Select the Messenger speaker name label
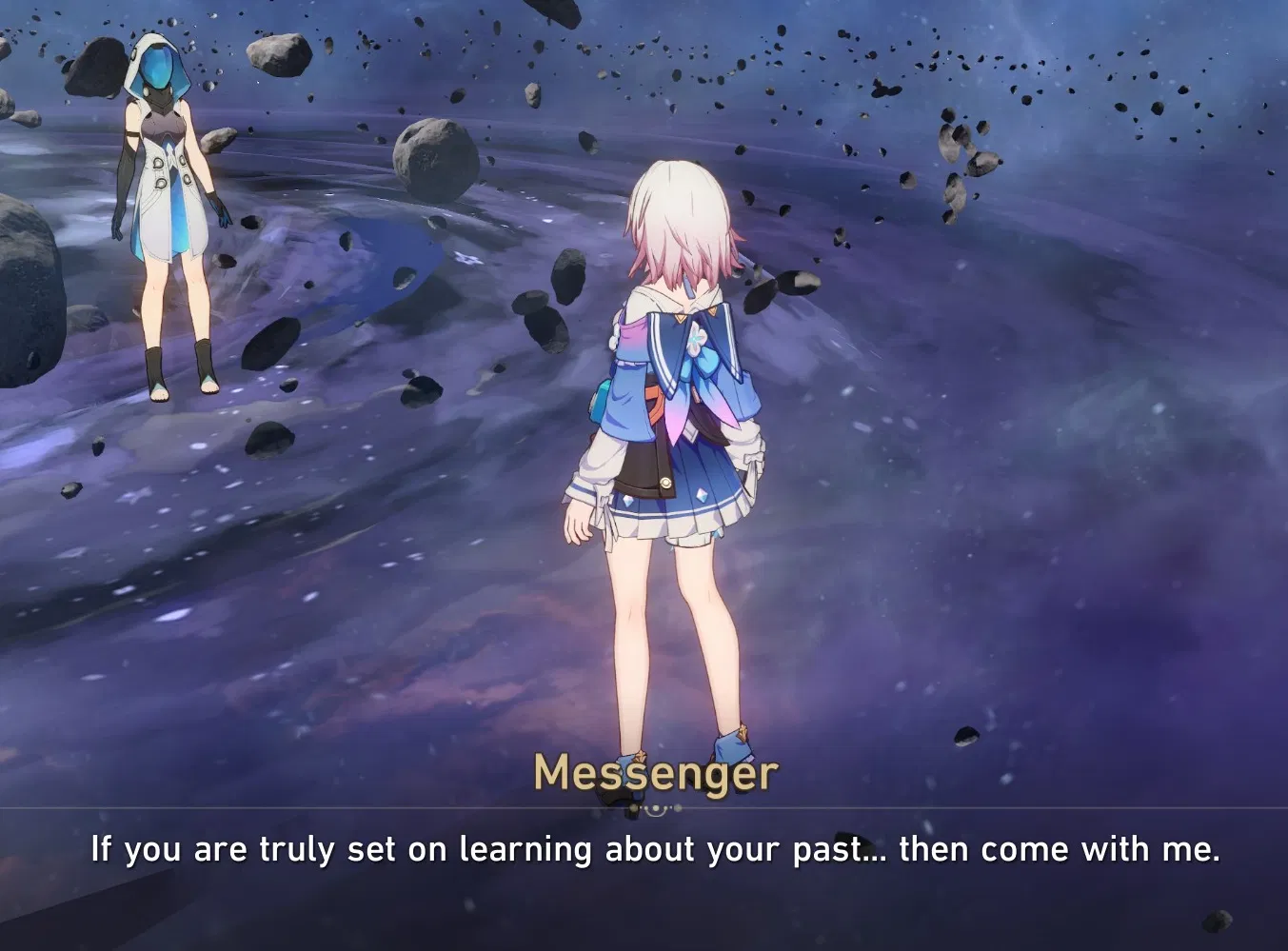Viewport: 1288px width, 951px height. 655,773
